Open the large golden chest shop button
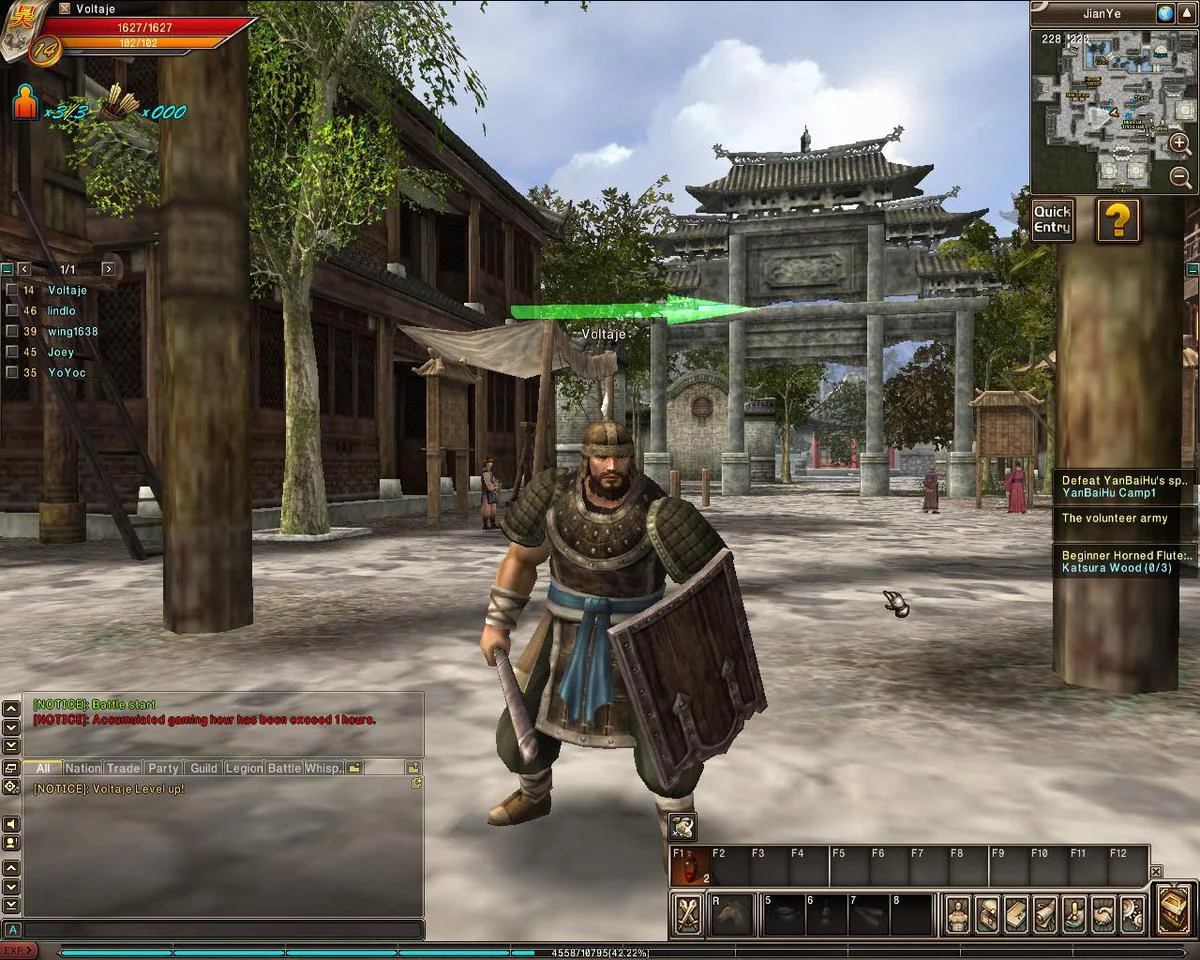This screenshot has width=1200, height=960. (x=1174, y=909)
